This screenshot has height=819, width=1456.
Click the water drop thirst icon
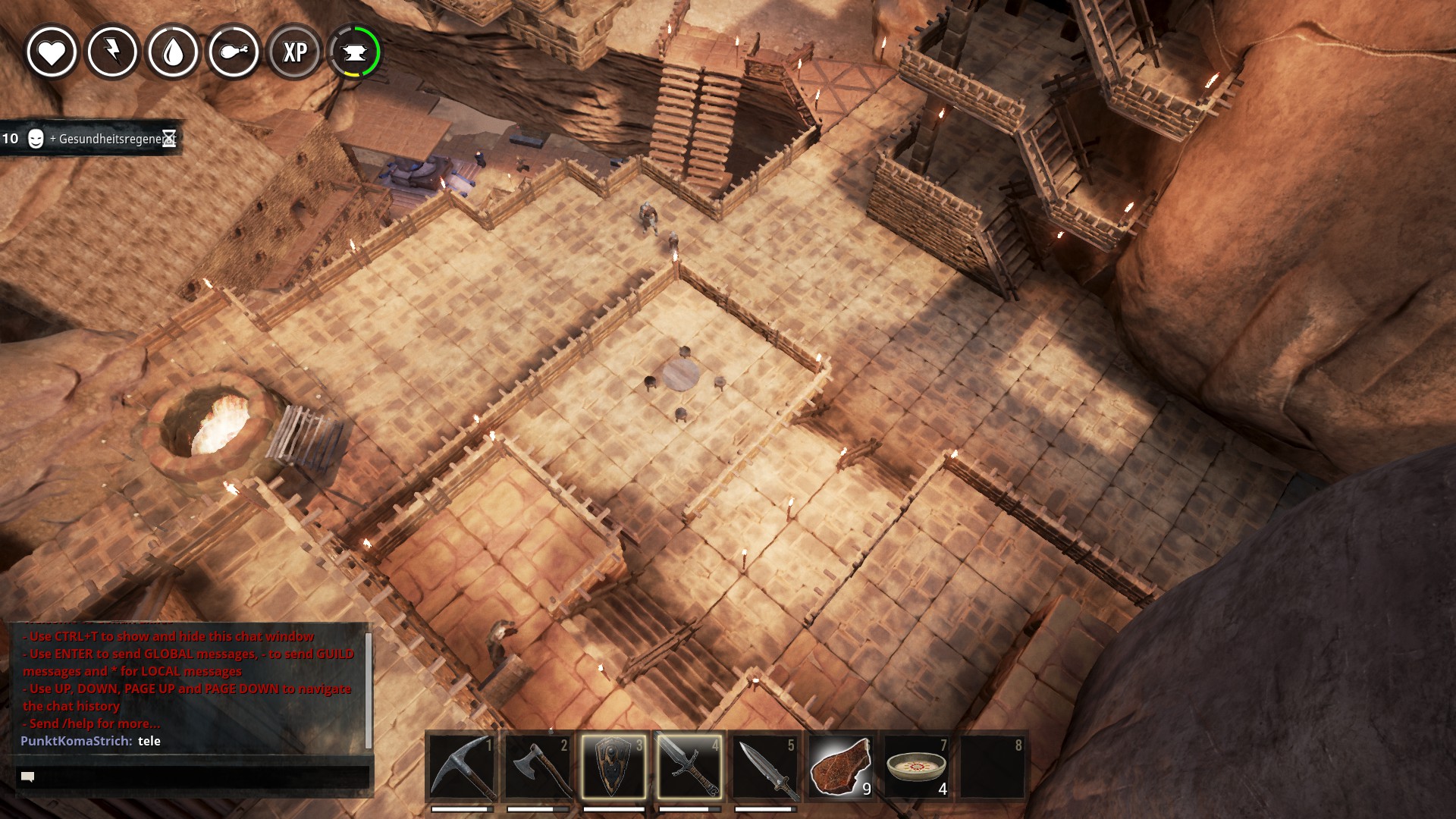(173, 52)
